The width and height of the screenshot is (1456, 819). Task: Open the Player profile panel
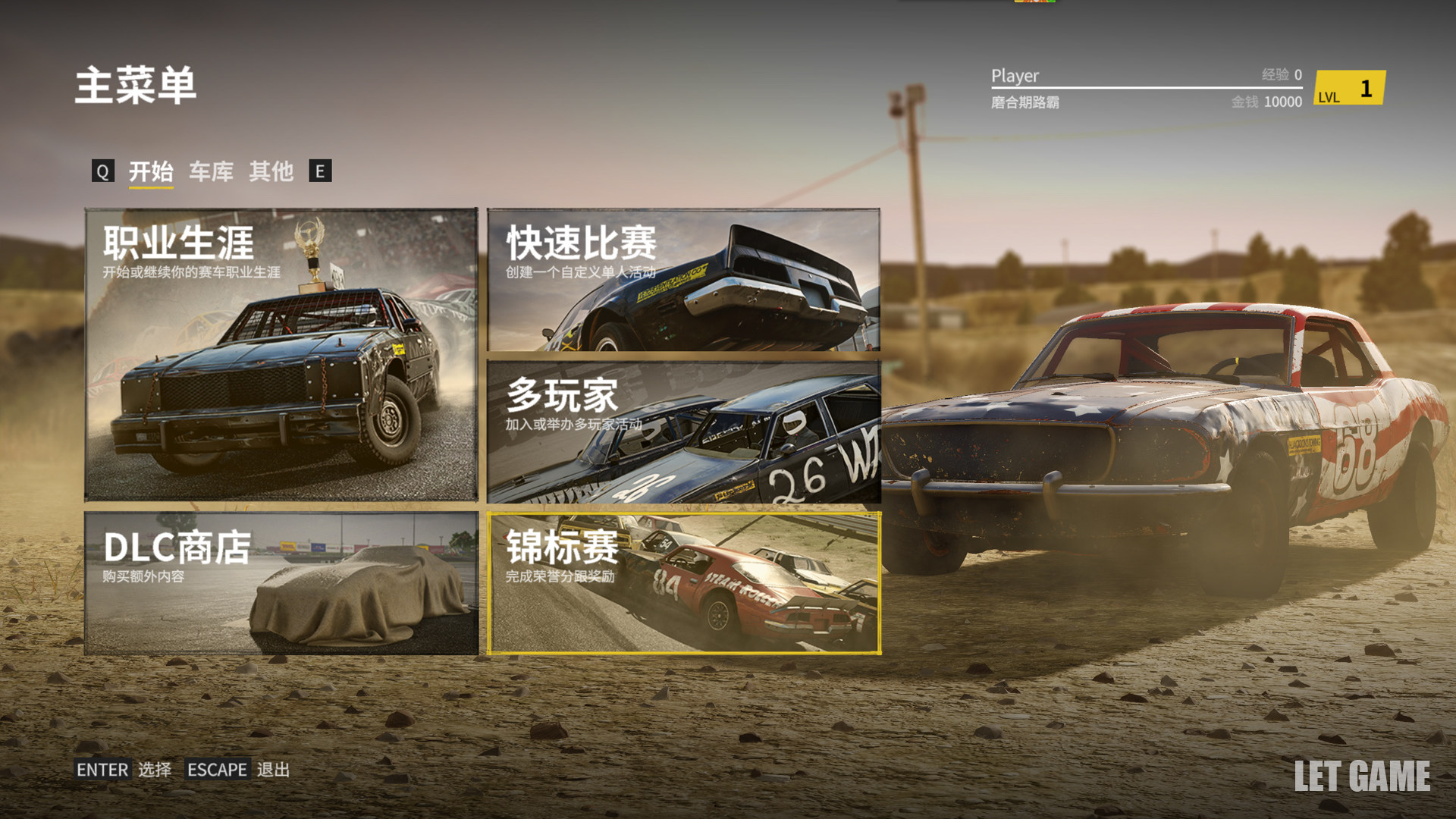tap(1145, 88)
